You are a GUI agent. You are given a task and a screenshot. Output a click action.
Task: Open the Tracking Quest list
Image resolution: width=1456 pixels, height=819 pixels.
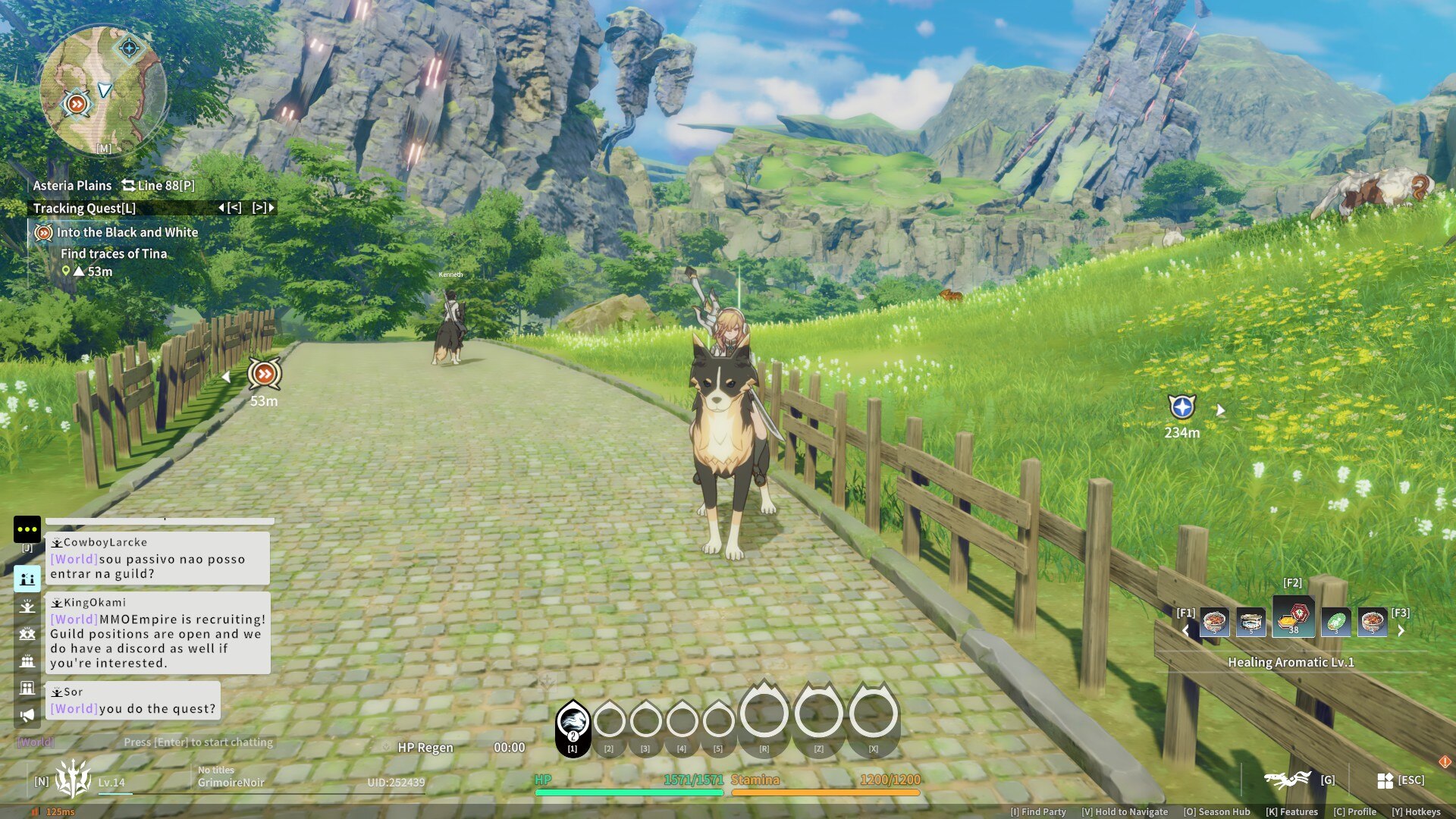pos(84,208)
